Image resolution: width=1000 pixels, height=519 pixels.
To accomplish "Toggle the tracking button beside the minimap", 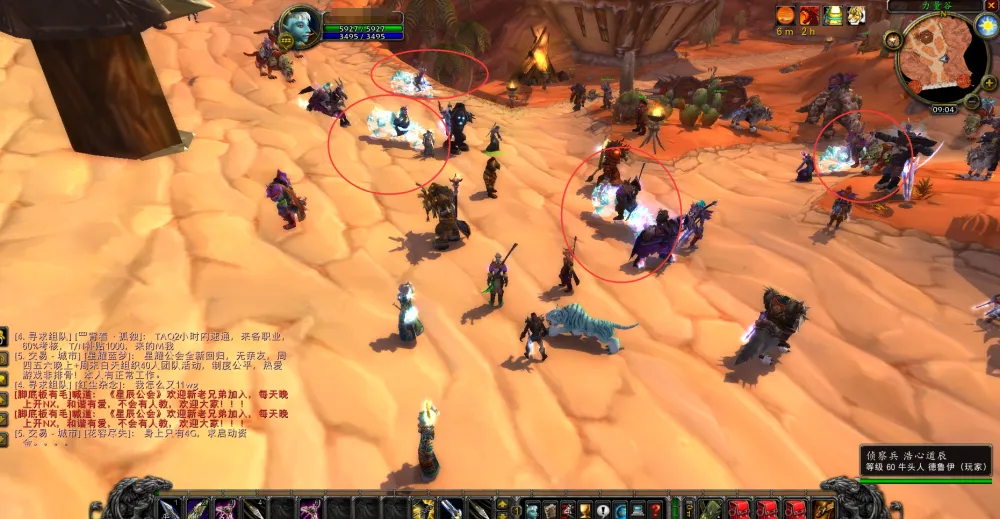I will pyautogui.click(x=893, y=41).
